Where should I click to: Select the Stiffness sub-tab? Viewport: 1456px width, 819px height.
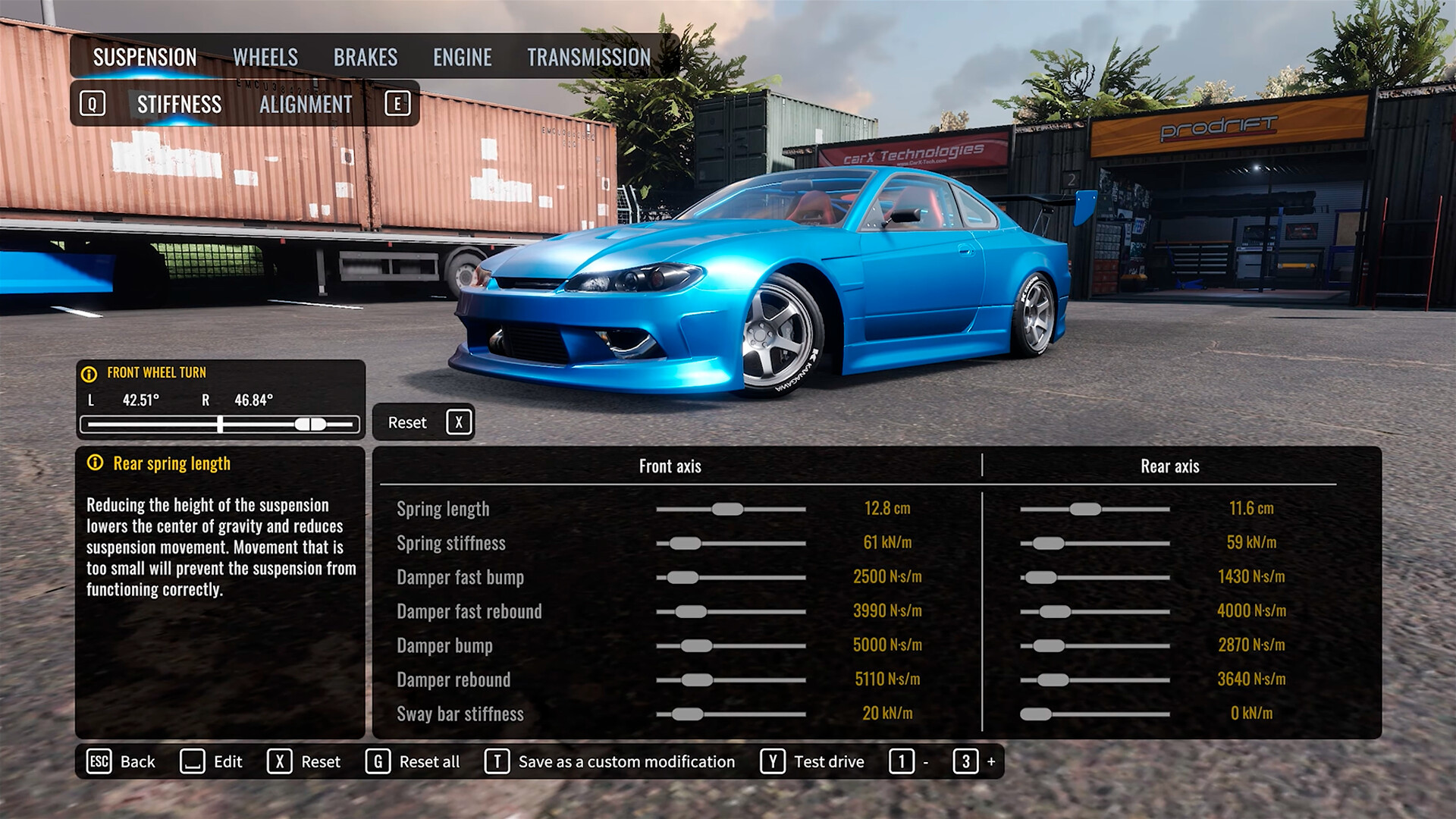pos(179,105)
